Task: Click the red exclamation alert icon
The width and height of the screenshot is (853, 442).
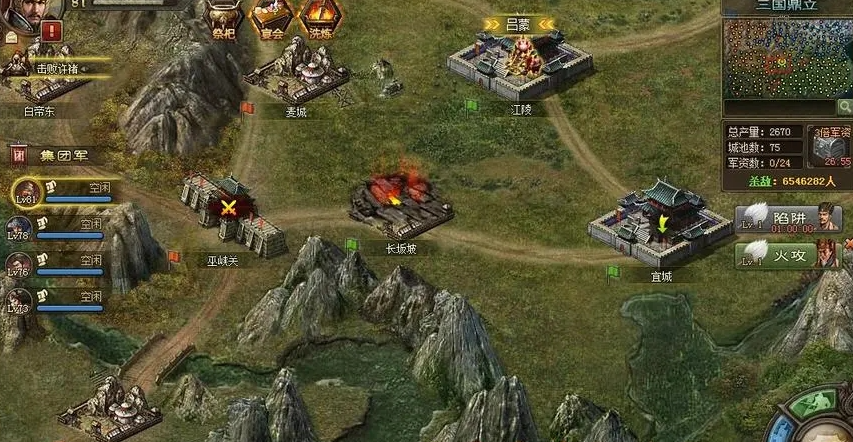Action: pos(51,31)
